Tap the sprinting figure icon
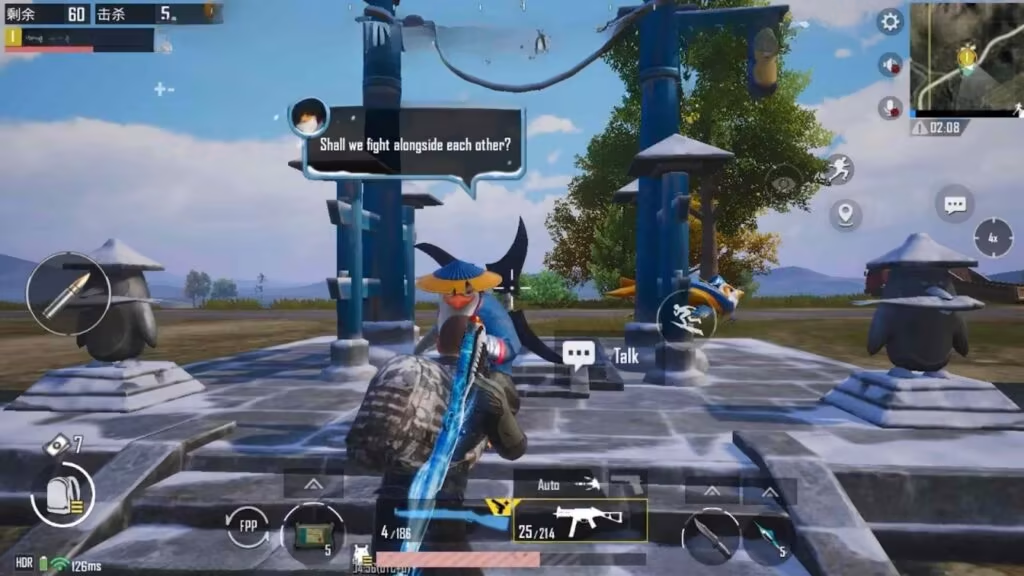This screenshot has height=576, width=1024. pos(838,170)
